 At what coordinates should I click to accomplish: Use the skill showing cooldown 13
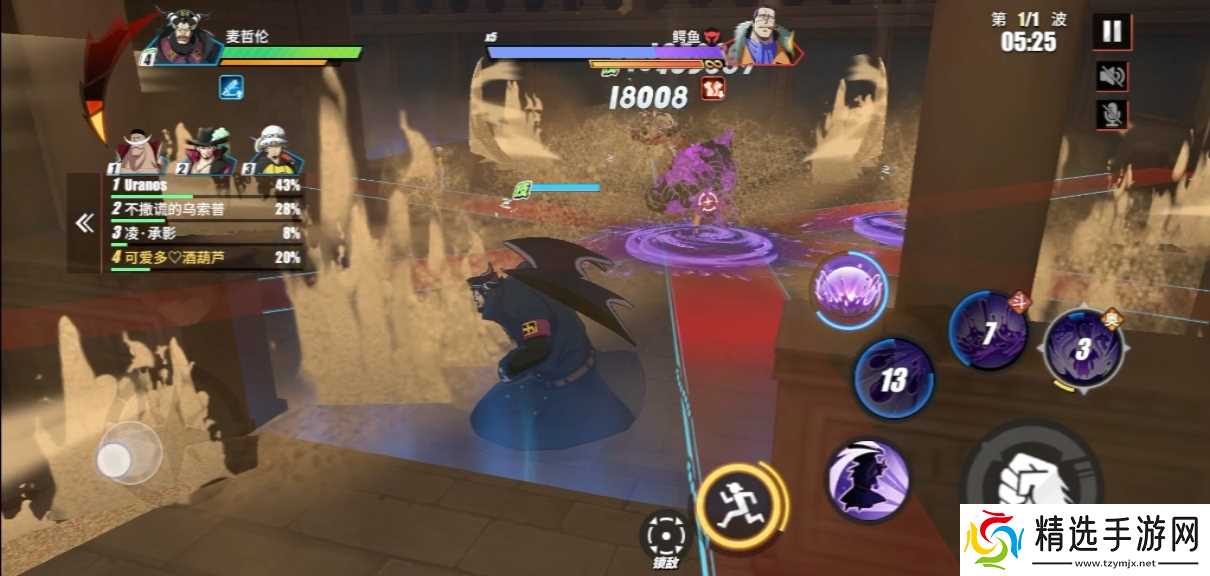coord(892,379)
